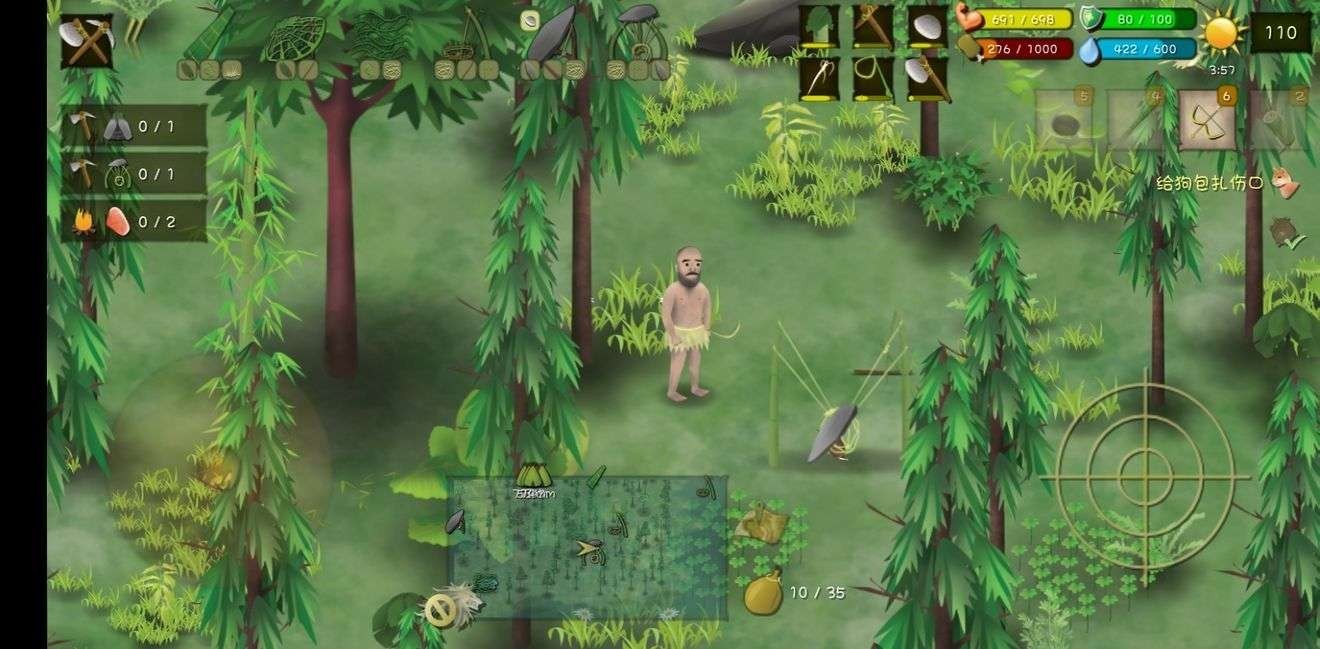1320x649 pixels.
Task: Equip the stone axe slot
Action: point(927,79)
